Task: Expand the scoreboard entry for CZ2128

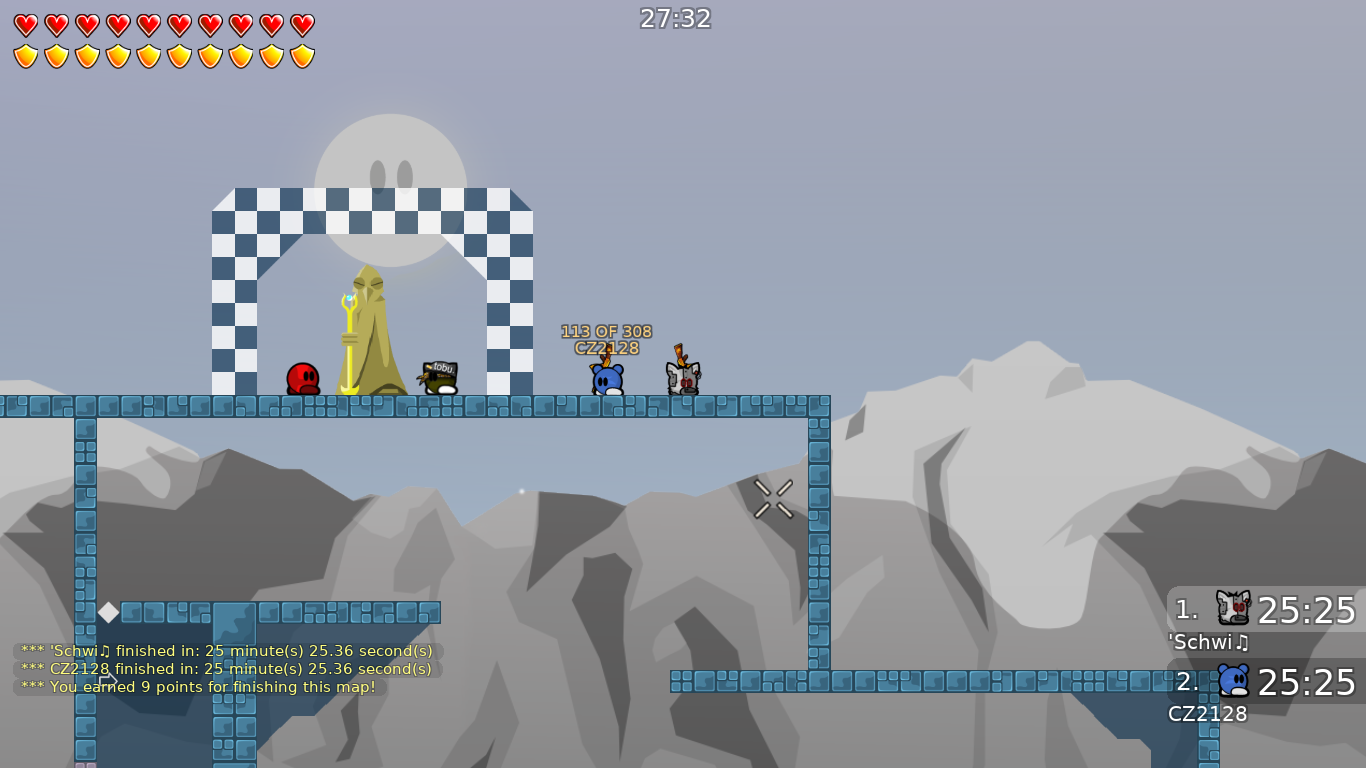Action: pos(1207,715)
